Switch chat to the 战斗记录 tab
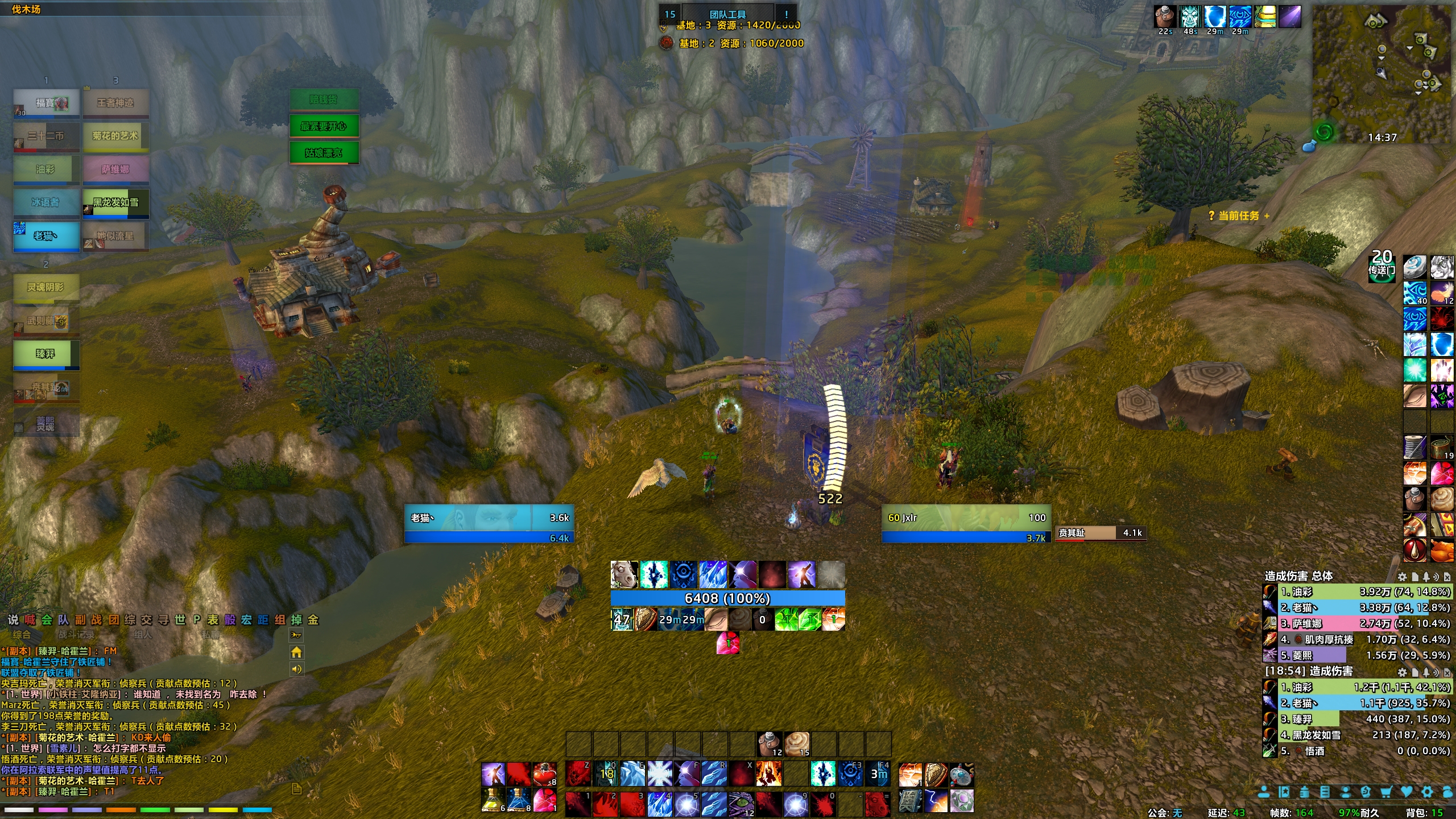 pyautogui.click(x=76, y=634)
